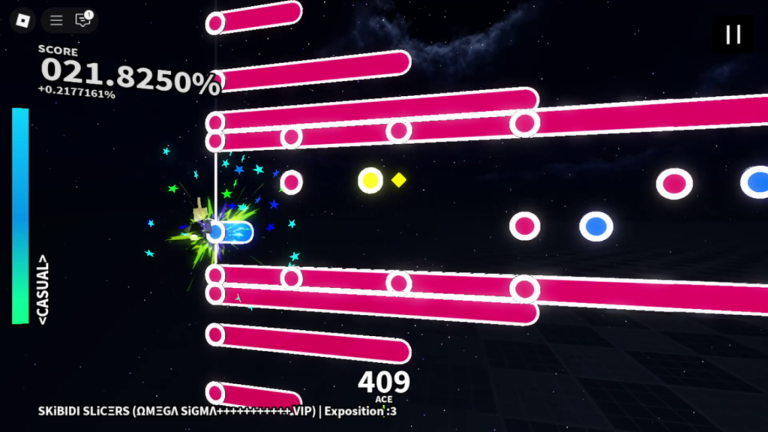Screen dimensions: 768x432
Task: Pause the song with the pause button
Action: pos(733,35)
